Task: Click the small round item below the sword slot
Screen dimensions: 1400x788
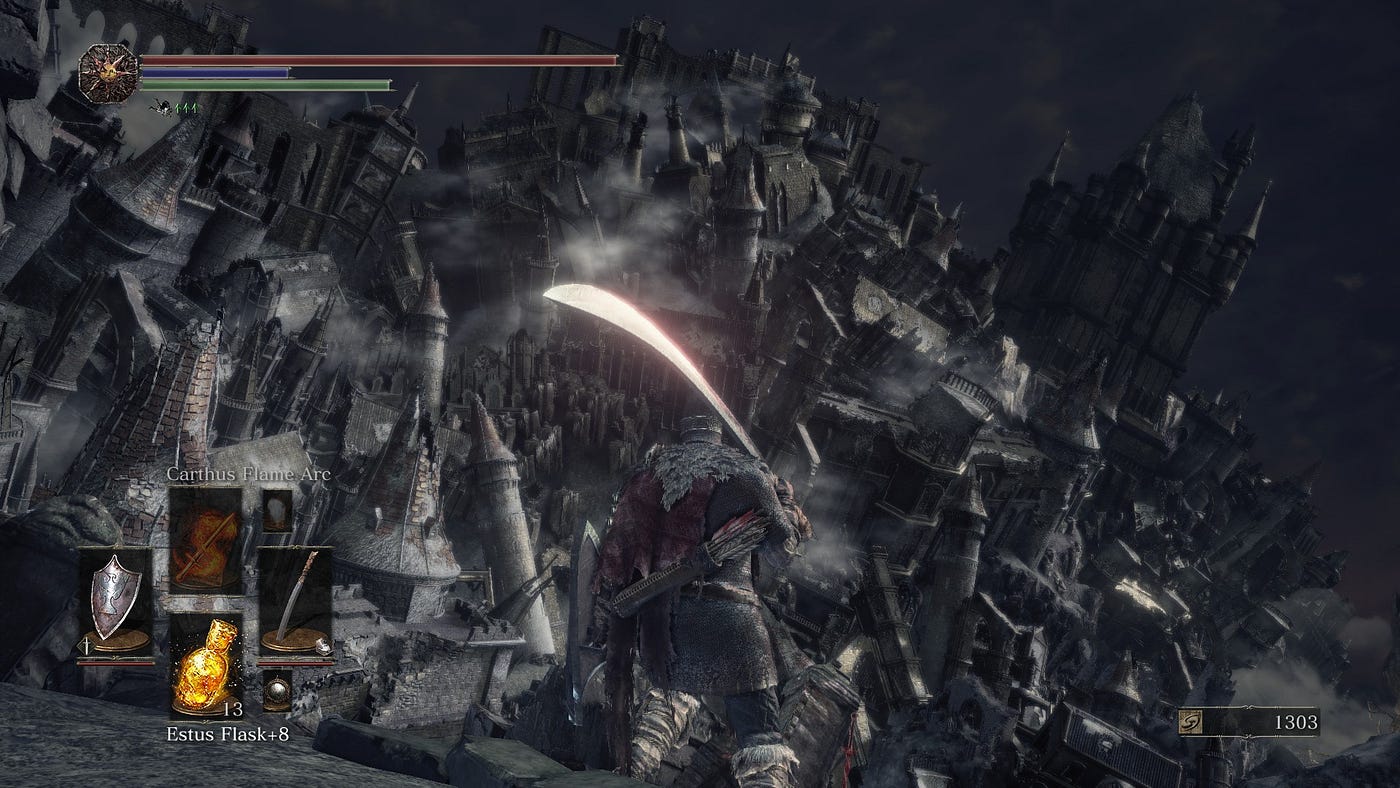Action: (277, 691)
